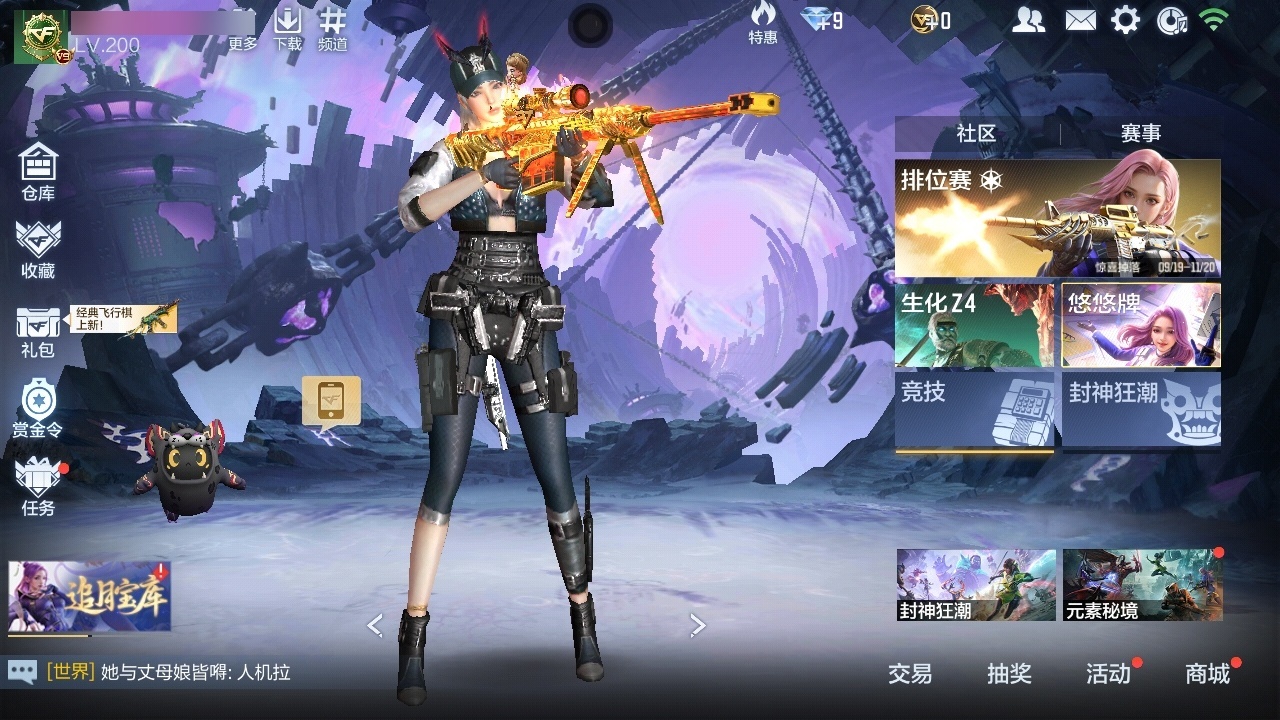Open the 频道 channel selector
The height and width of the screenshot is (720, 1280).
(x=333, y=28)
